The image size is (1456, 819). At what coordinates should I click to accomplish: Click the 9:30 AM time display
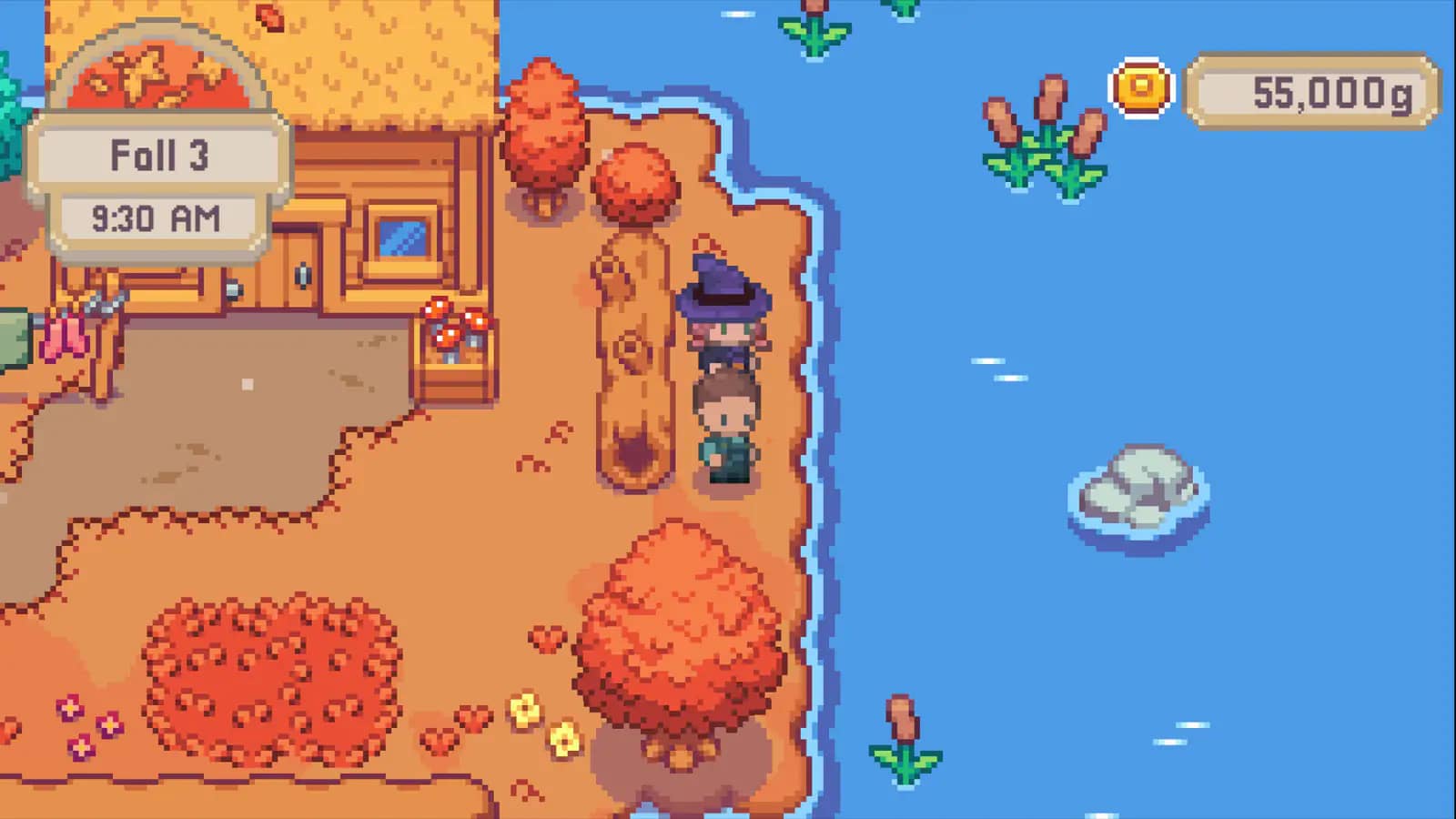(157, 217)
